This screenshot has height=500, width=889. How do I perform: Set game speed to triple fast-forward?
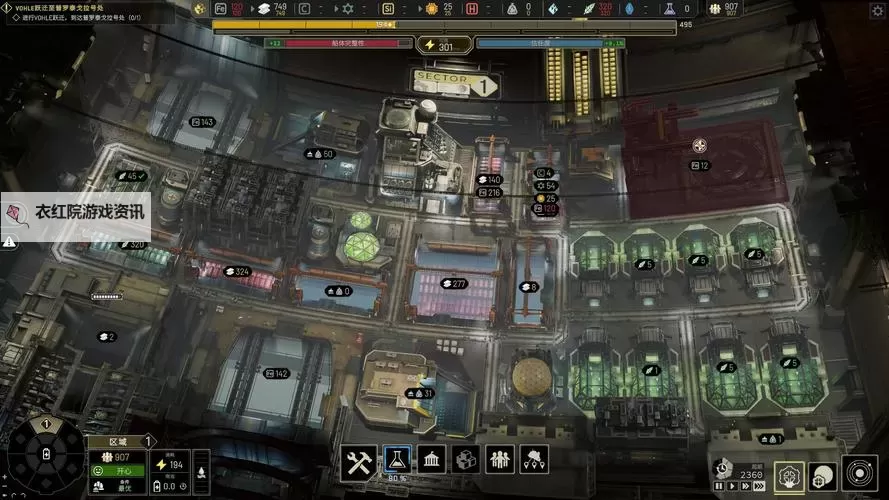760,486
